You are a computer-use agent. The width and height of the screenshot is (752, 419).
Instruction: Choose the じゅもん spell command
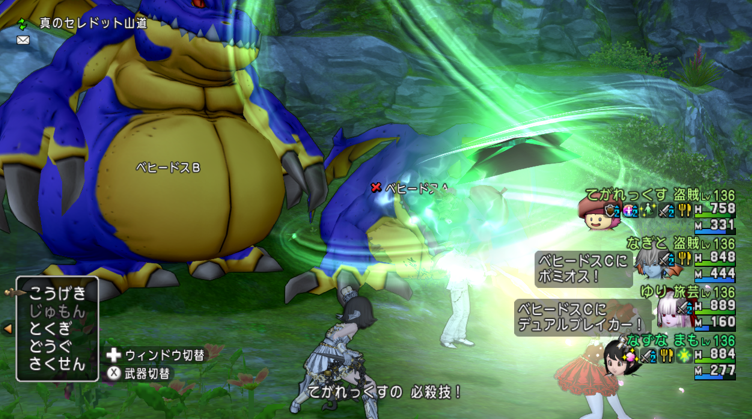tap(59, 311)
